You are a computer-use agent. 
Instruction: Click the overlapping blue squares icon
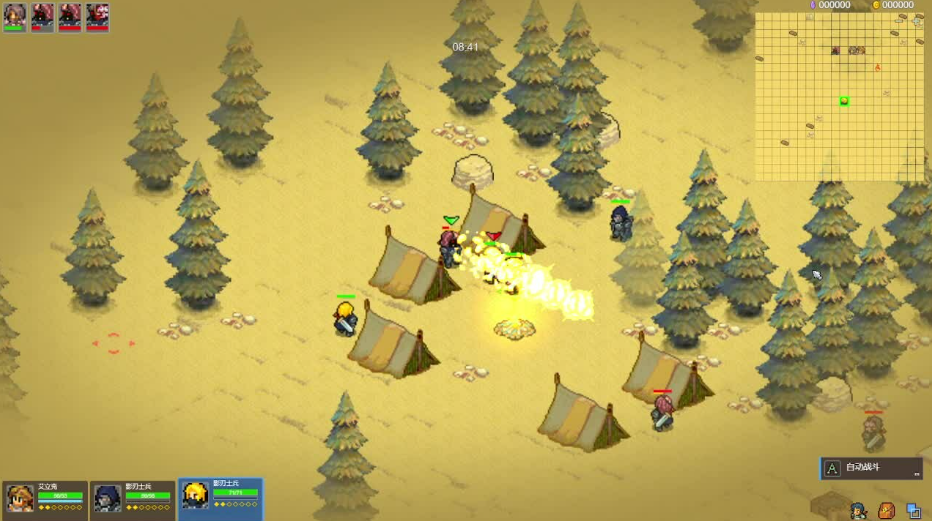[913, 511]
